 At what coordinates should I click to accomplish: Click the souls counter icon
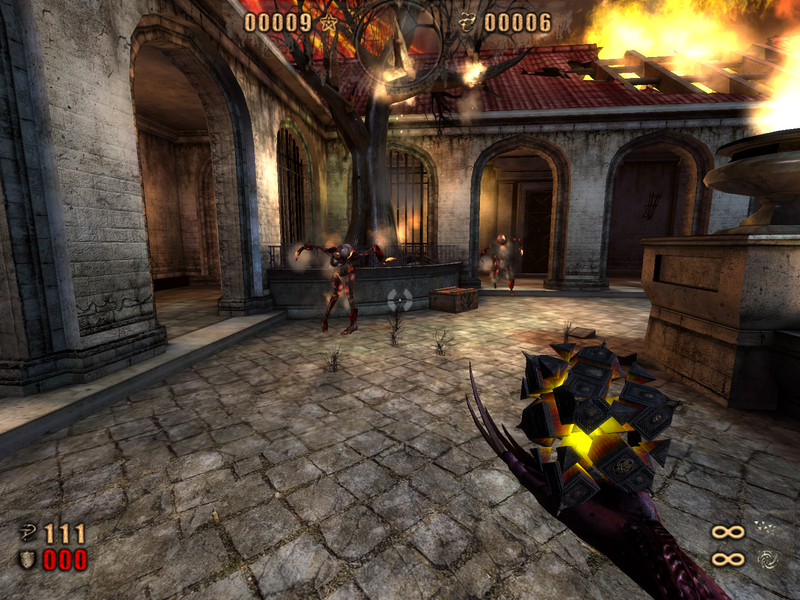(468, 22)
